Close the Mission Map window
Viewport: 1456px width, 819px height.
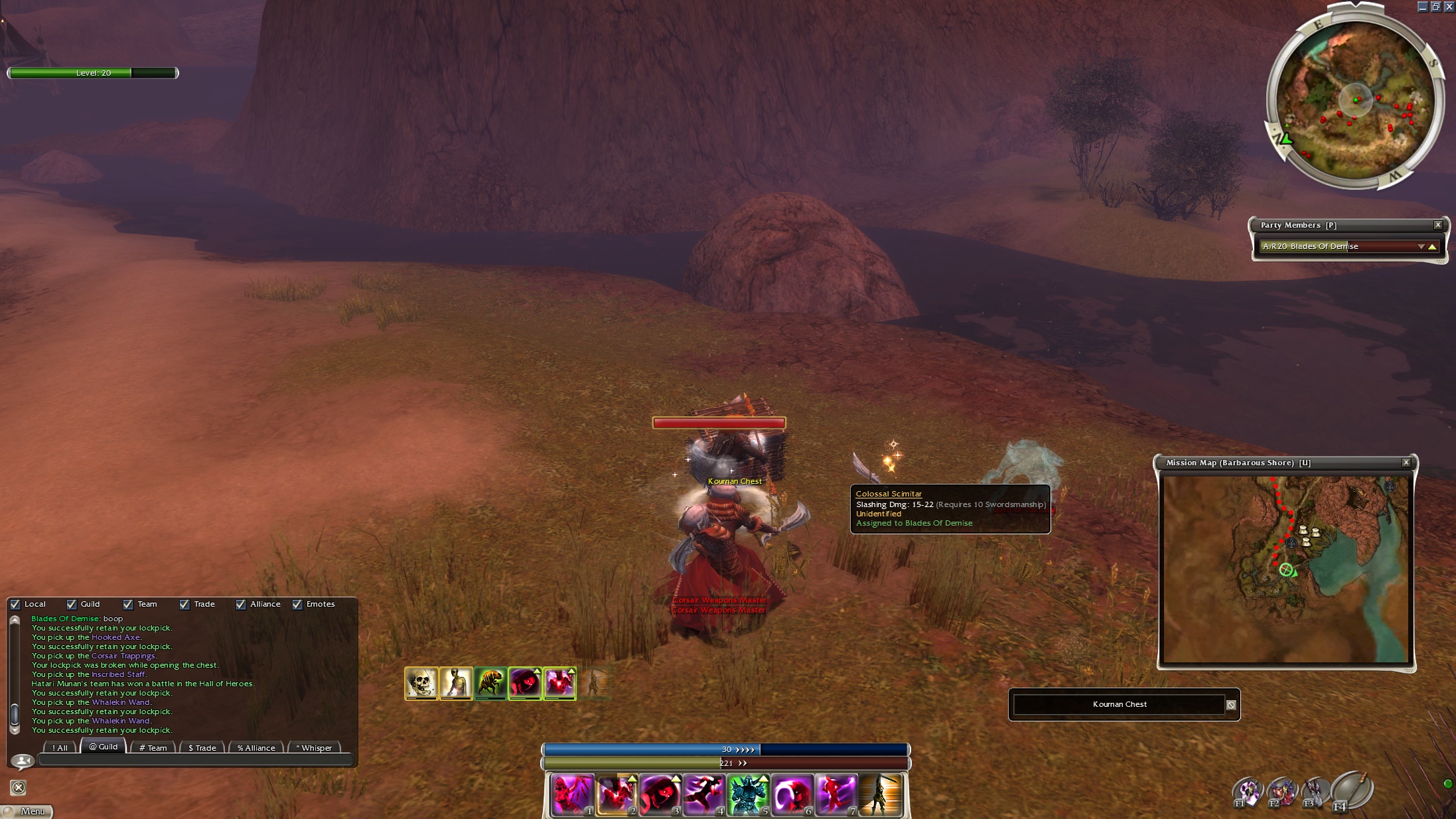point(1406,463)
